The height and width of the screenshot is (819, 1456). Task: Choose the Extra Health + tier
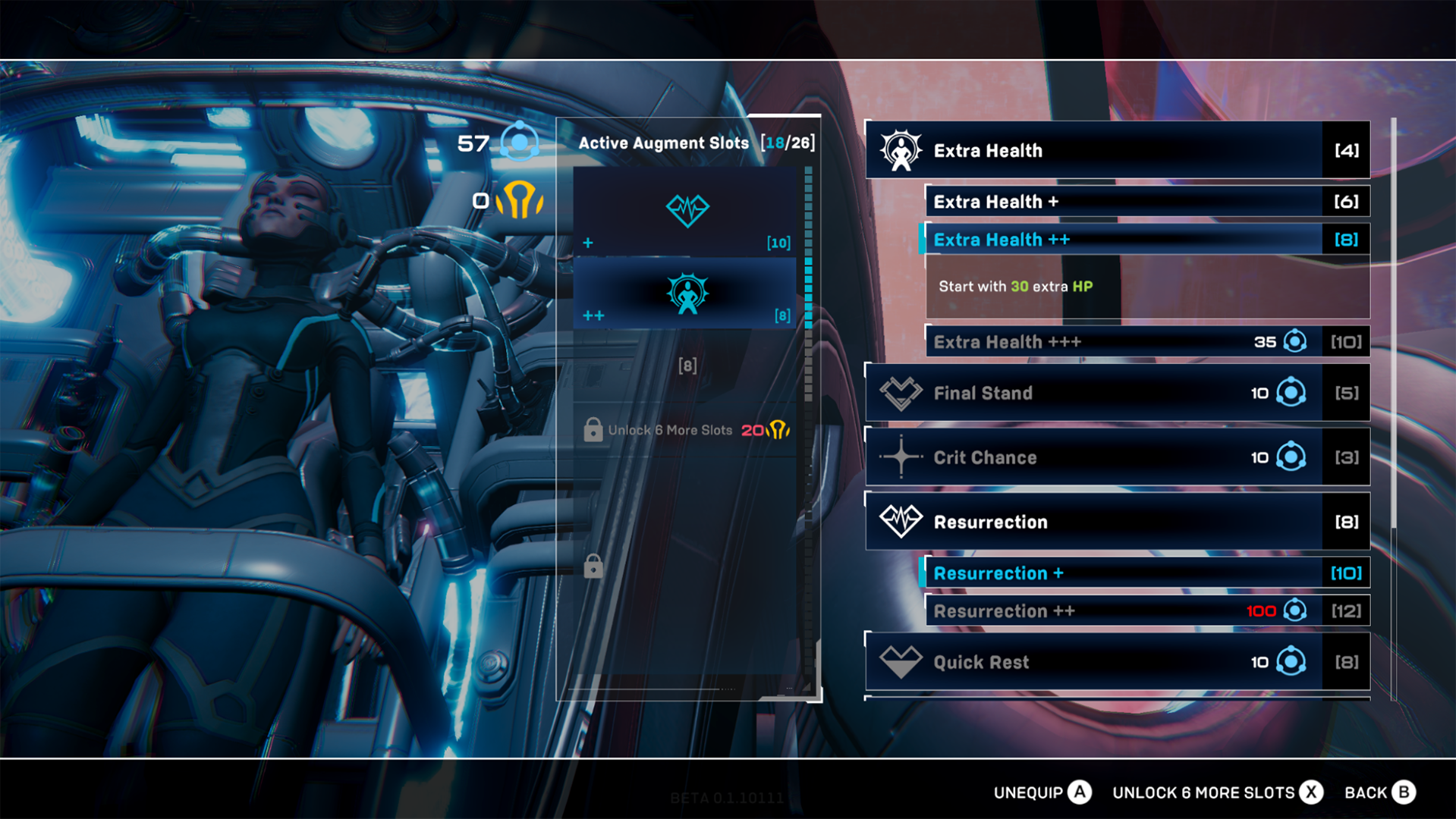pos(1147,202)
